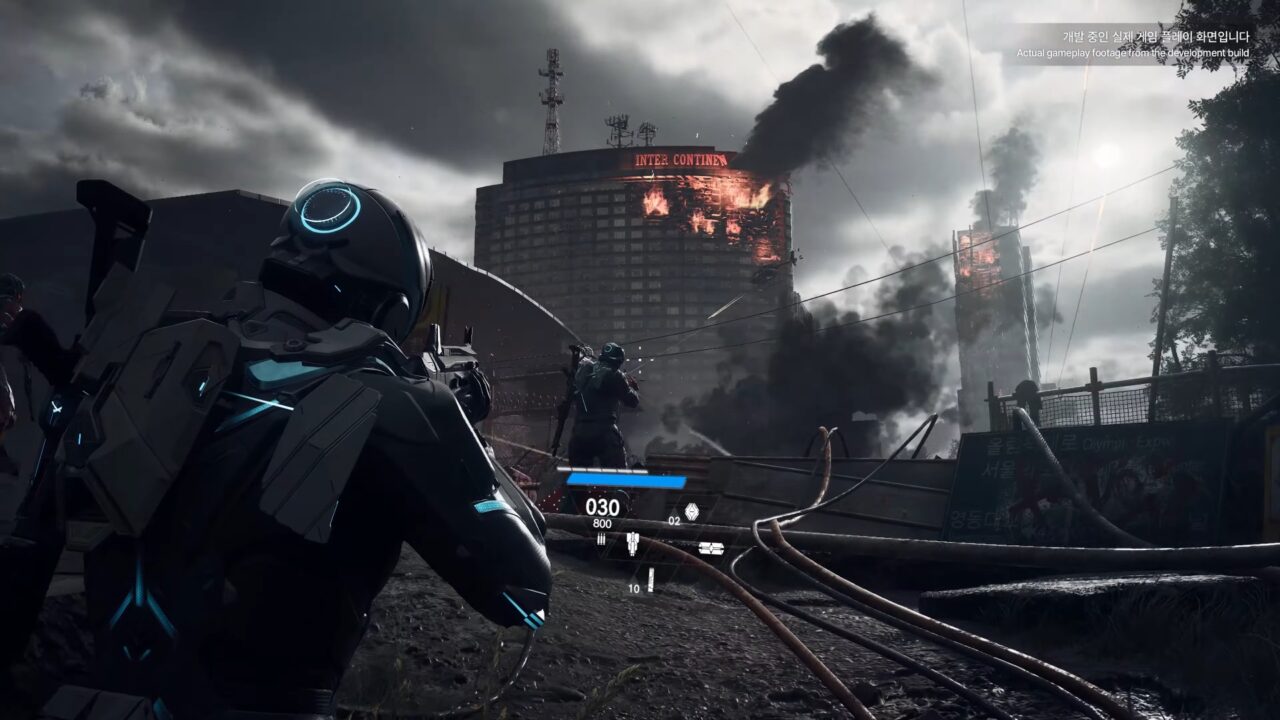Expand the grenade count indicator
This screenshot has height=720, width=1280.
[676, 520]
